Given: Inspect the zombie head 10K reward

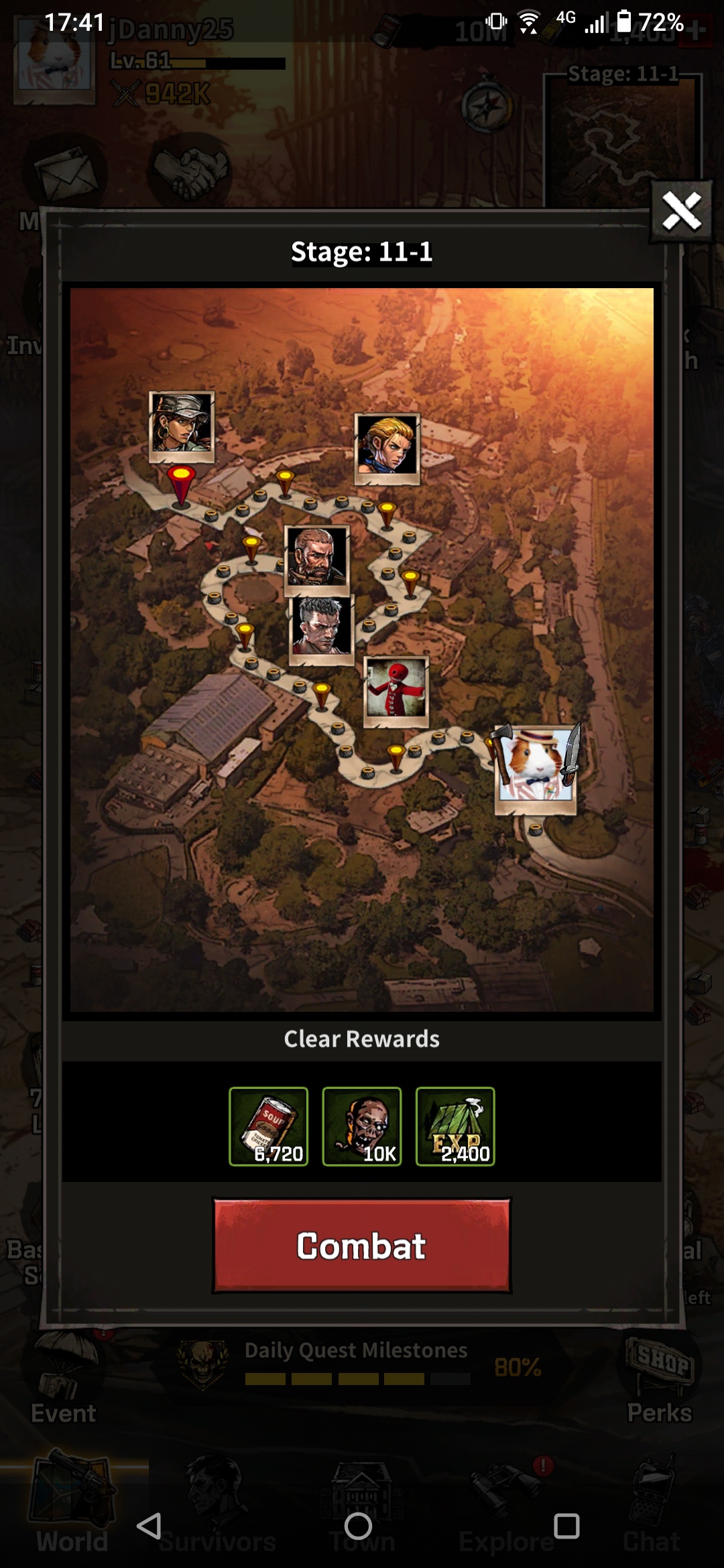Looking at the screenshot, I should 362,1126.
